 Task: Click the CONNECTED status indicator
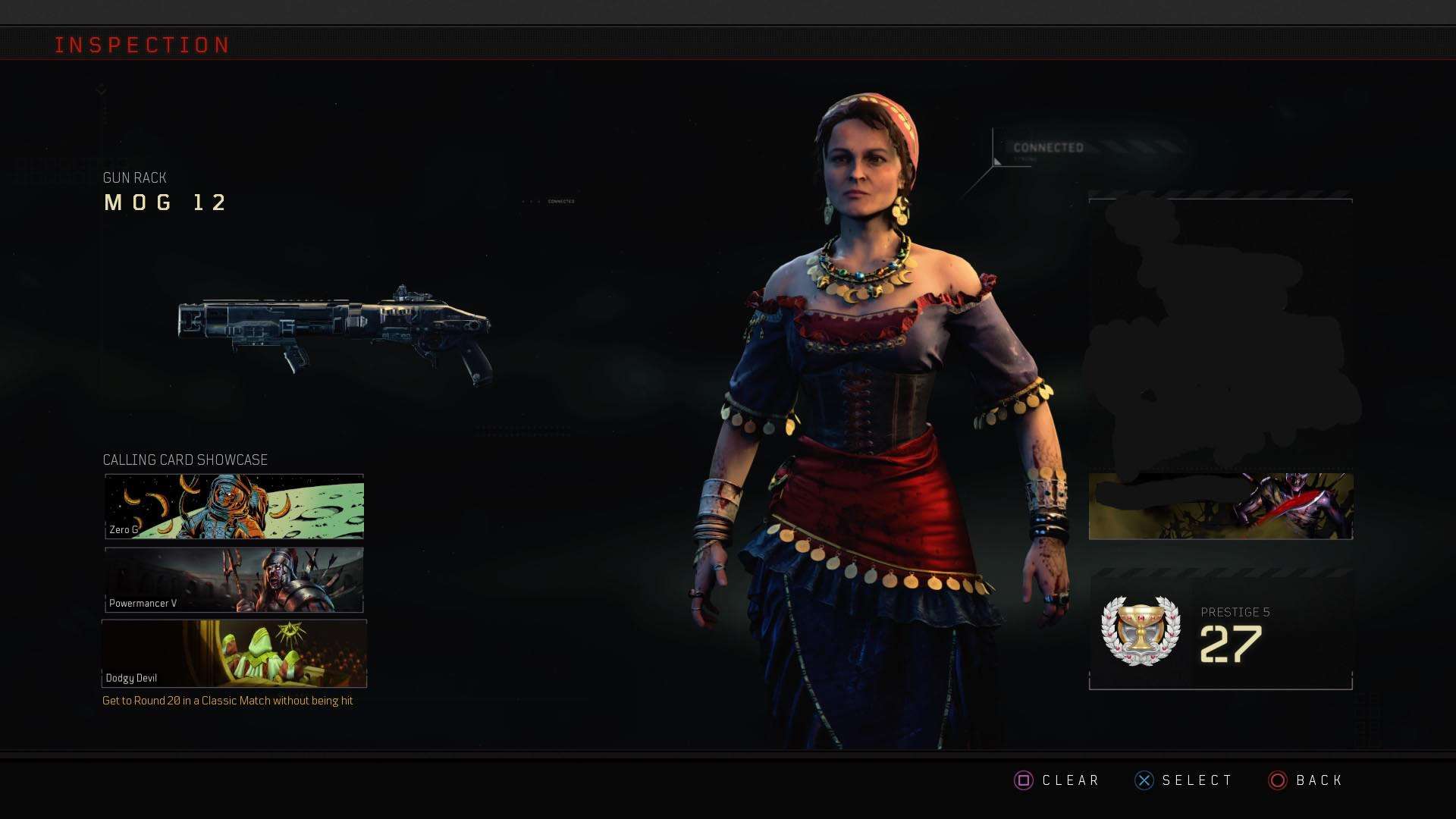[1050, 146]
